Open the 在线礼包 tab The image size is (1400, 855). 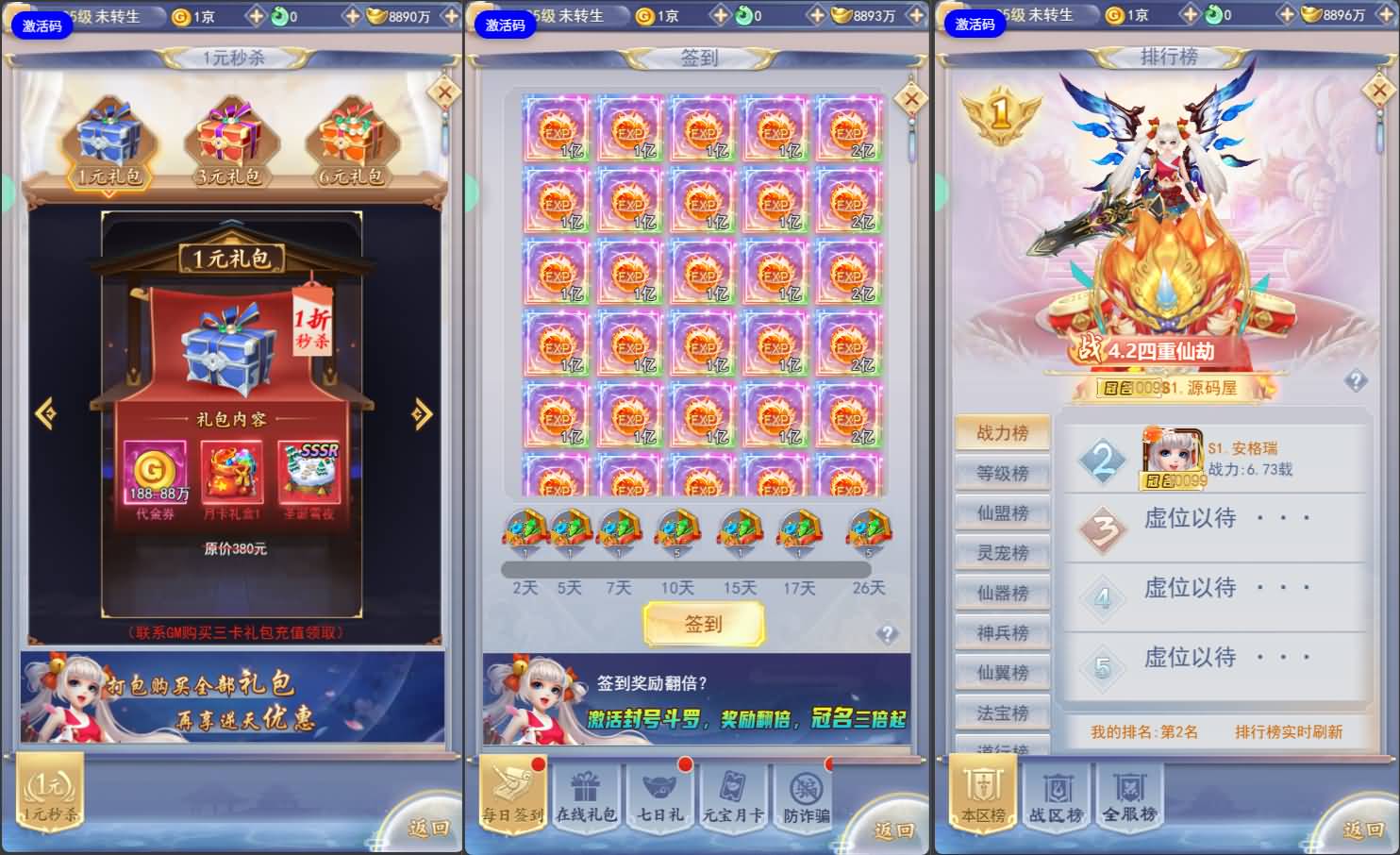pos(586,797)
